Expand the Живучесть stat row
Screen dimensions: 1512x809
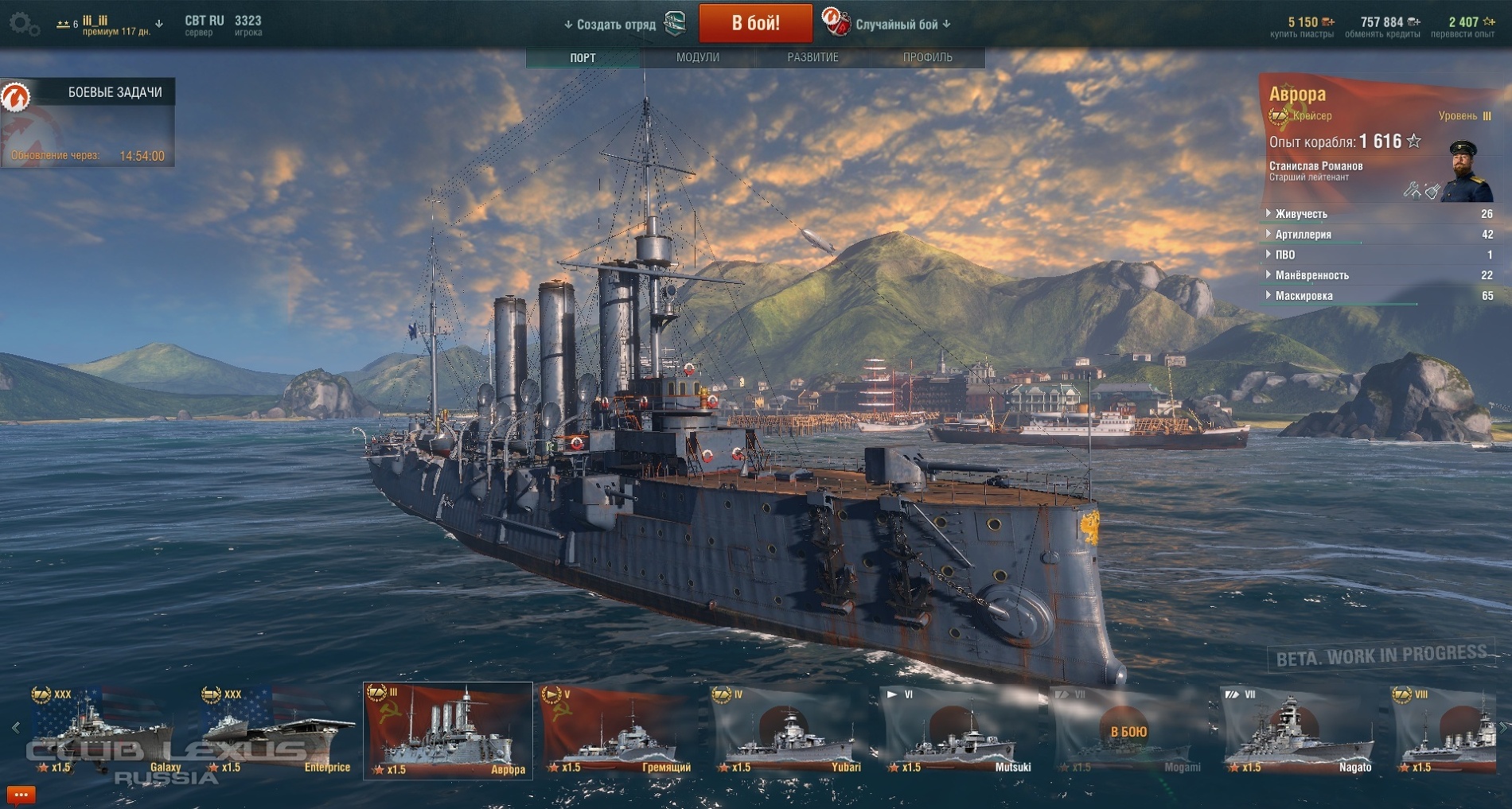point(1301,214)
